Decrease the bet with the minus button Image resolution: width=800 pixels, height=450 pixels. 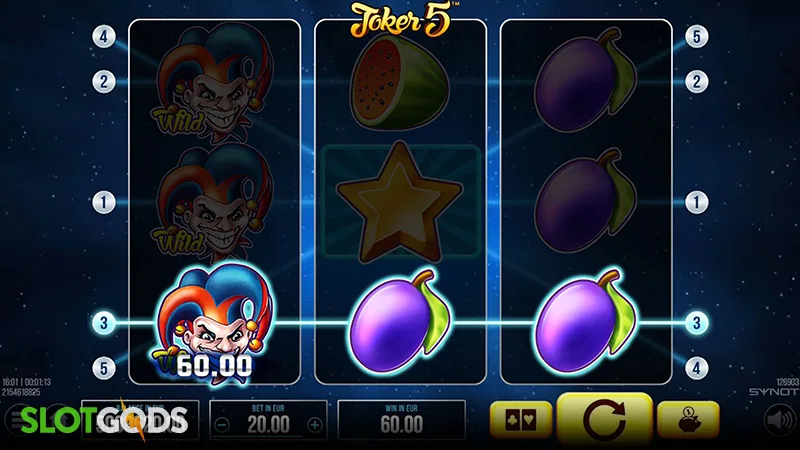224,424
